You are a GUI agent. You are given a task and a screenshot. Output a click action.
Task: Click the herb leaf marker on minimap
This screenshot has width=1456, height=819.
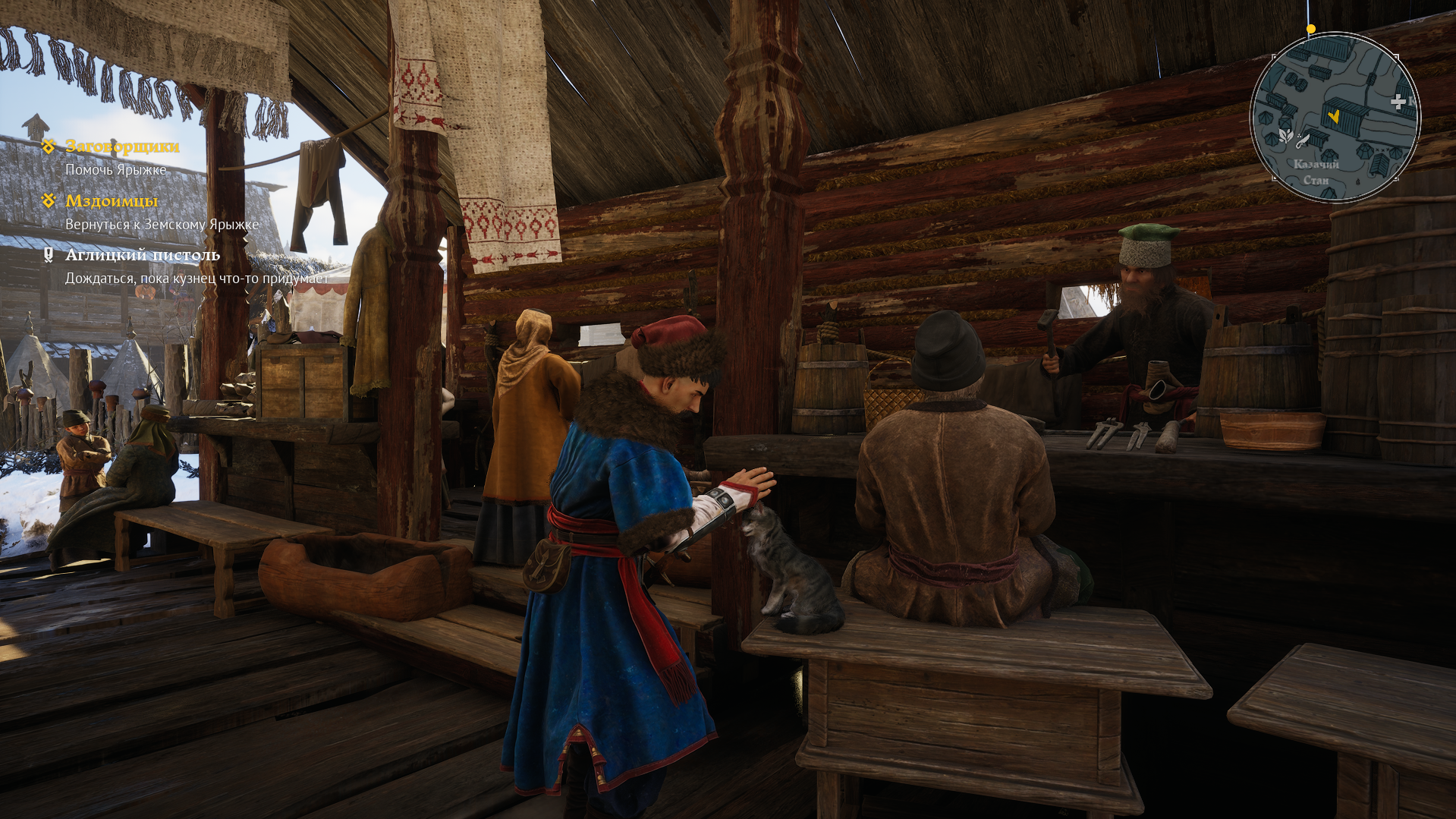1285,136
